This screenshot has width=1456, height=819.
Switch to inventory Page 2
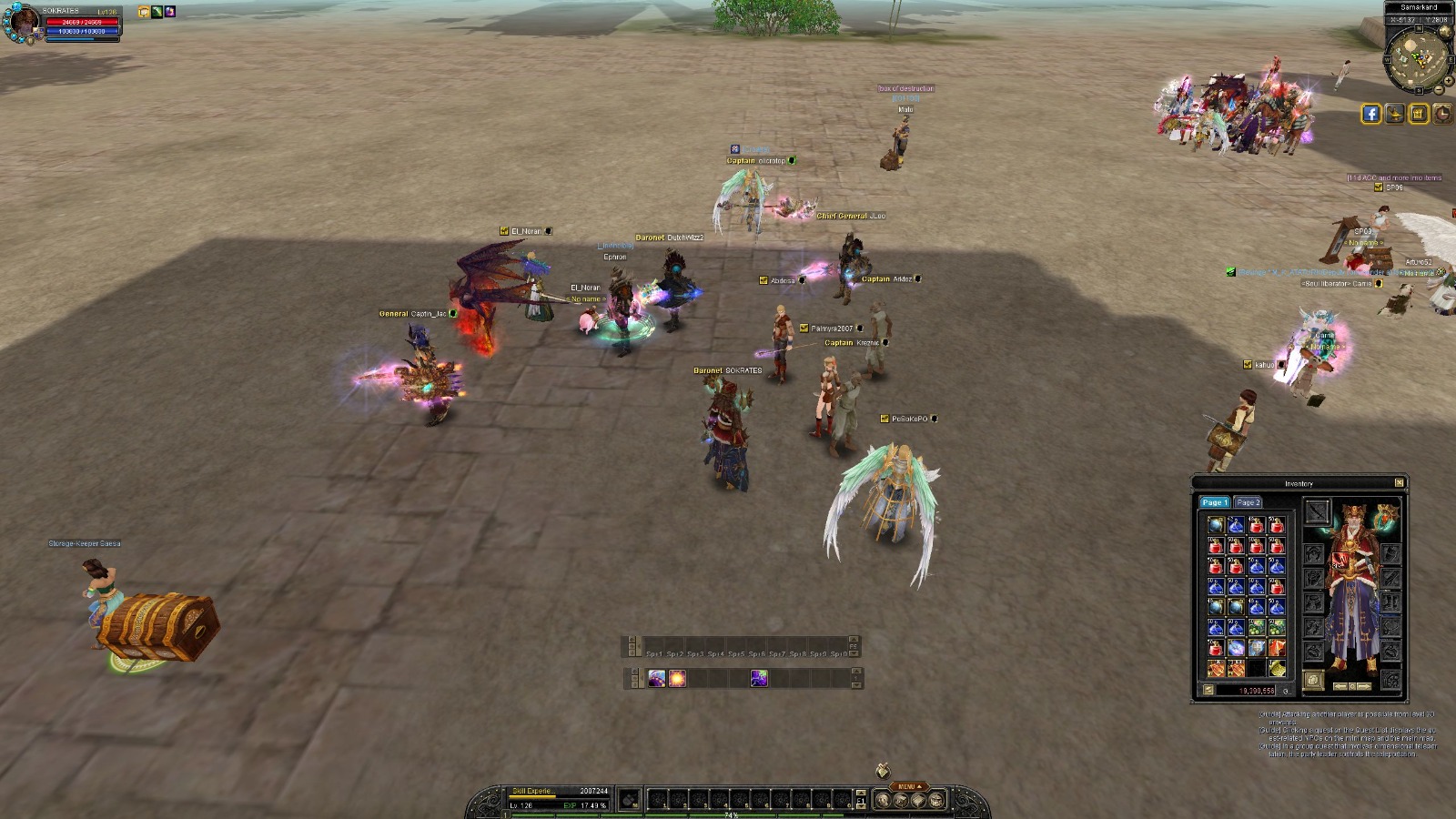click(1248, 502)
